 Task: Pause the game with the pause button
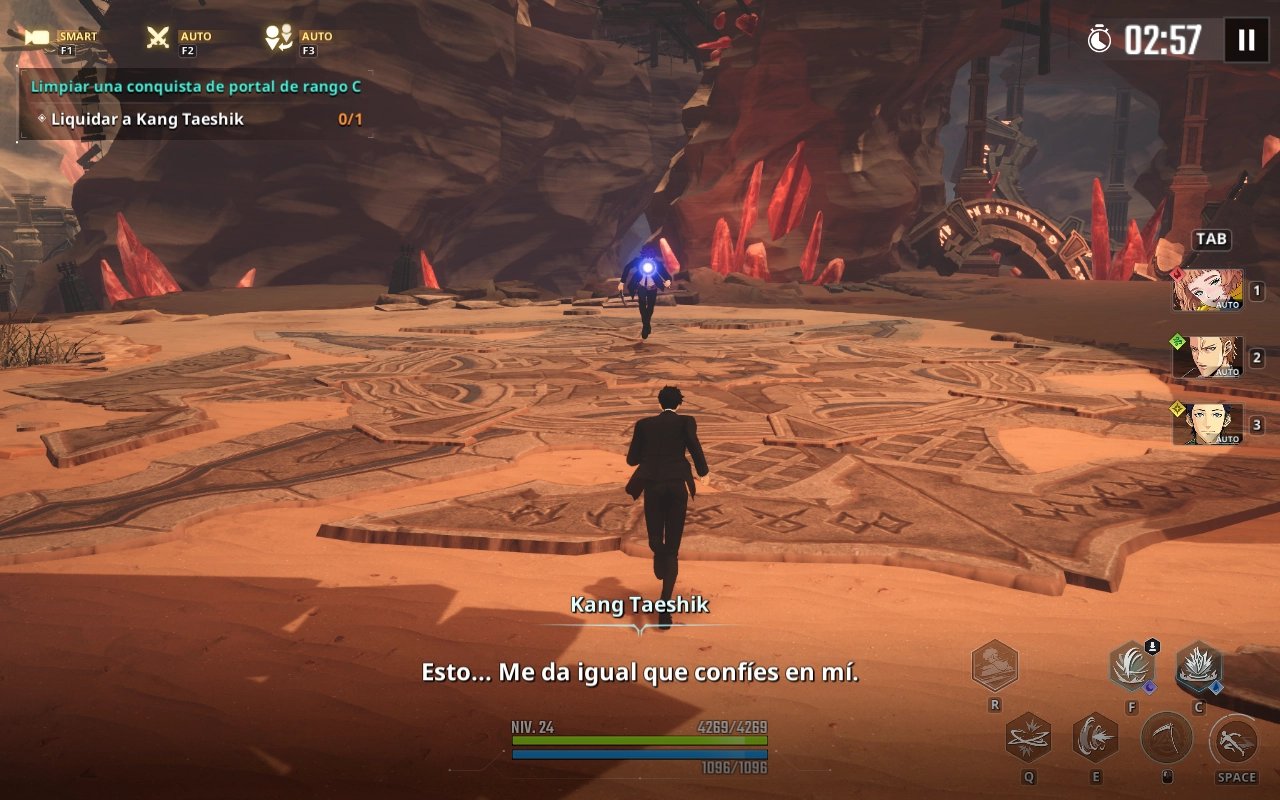click(1246, 40)
